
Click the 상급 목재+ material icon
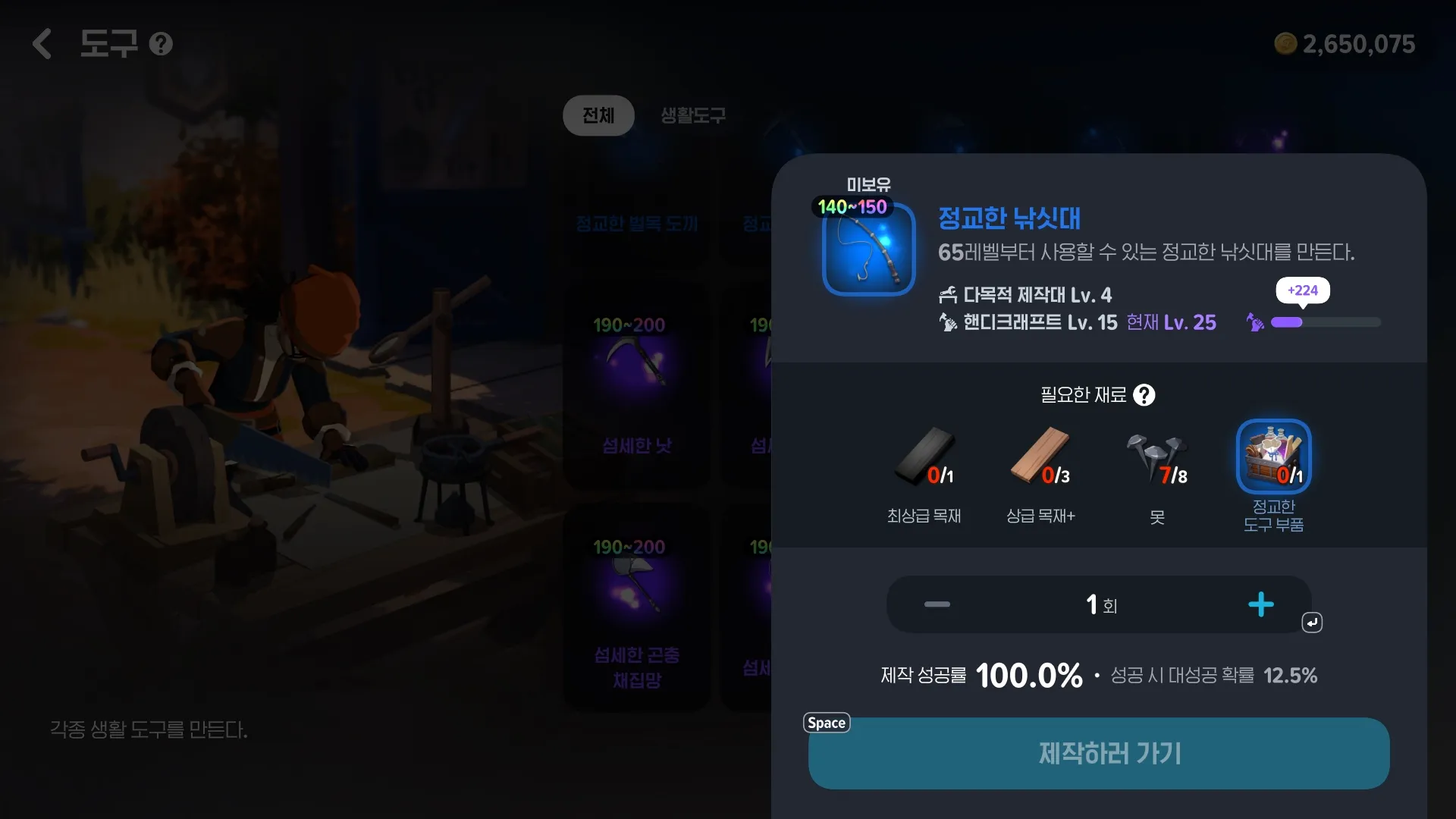[x=1040, y=456]
